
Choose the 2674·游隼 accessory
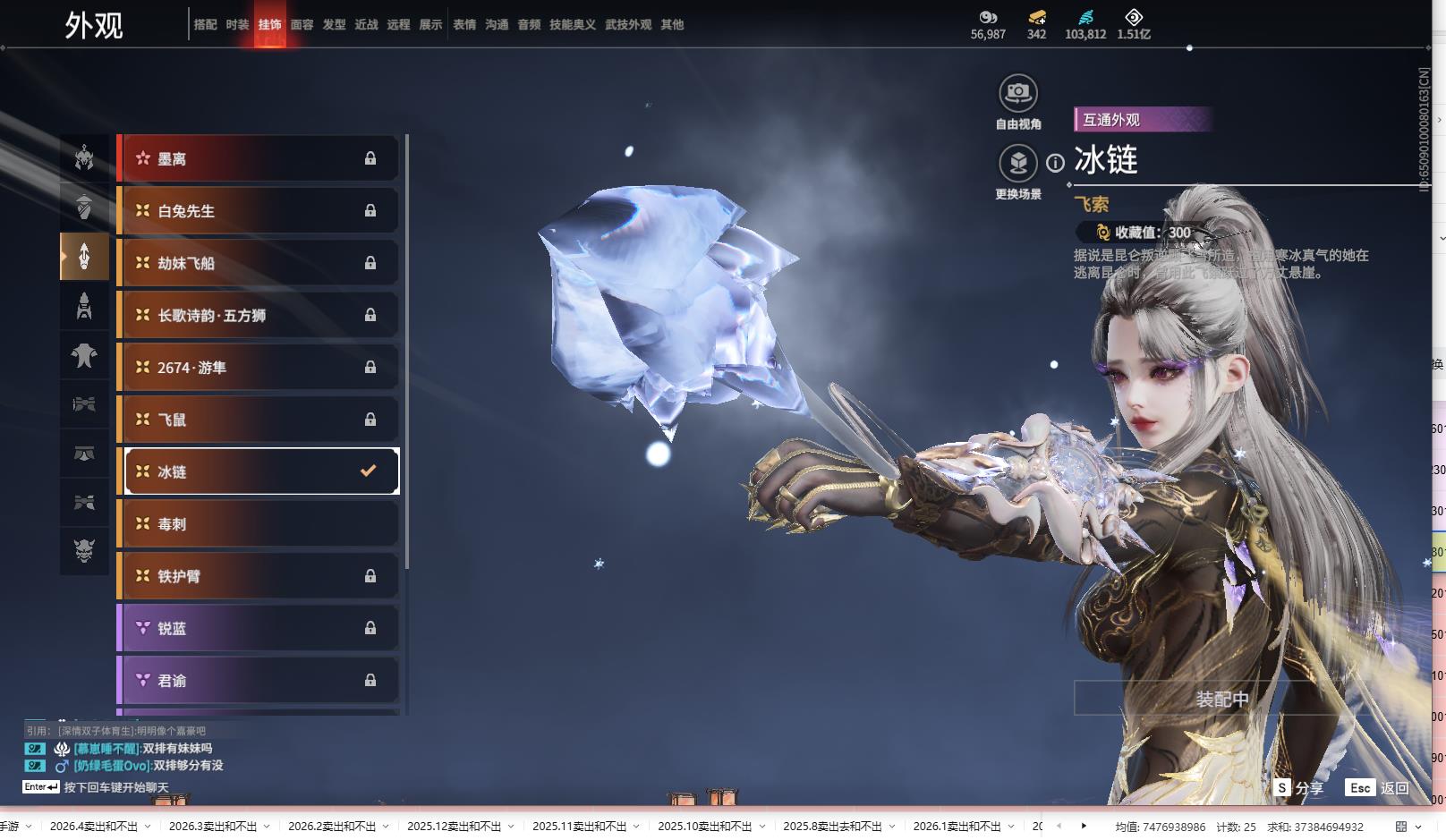tap(258, 368)
